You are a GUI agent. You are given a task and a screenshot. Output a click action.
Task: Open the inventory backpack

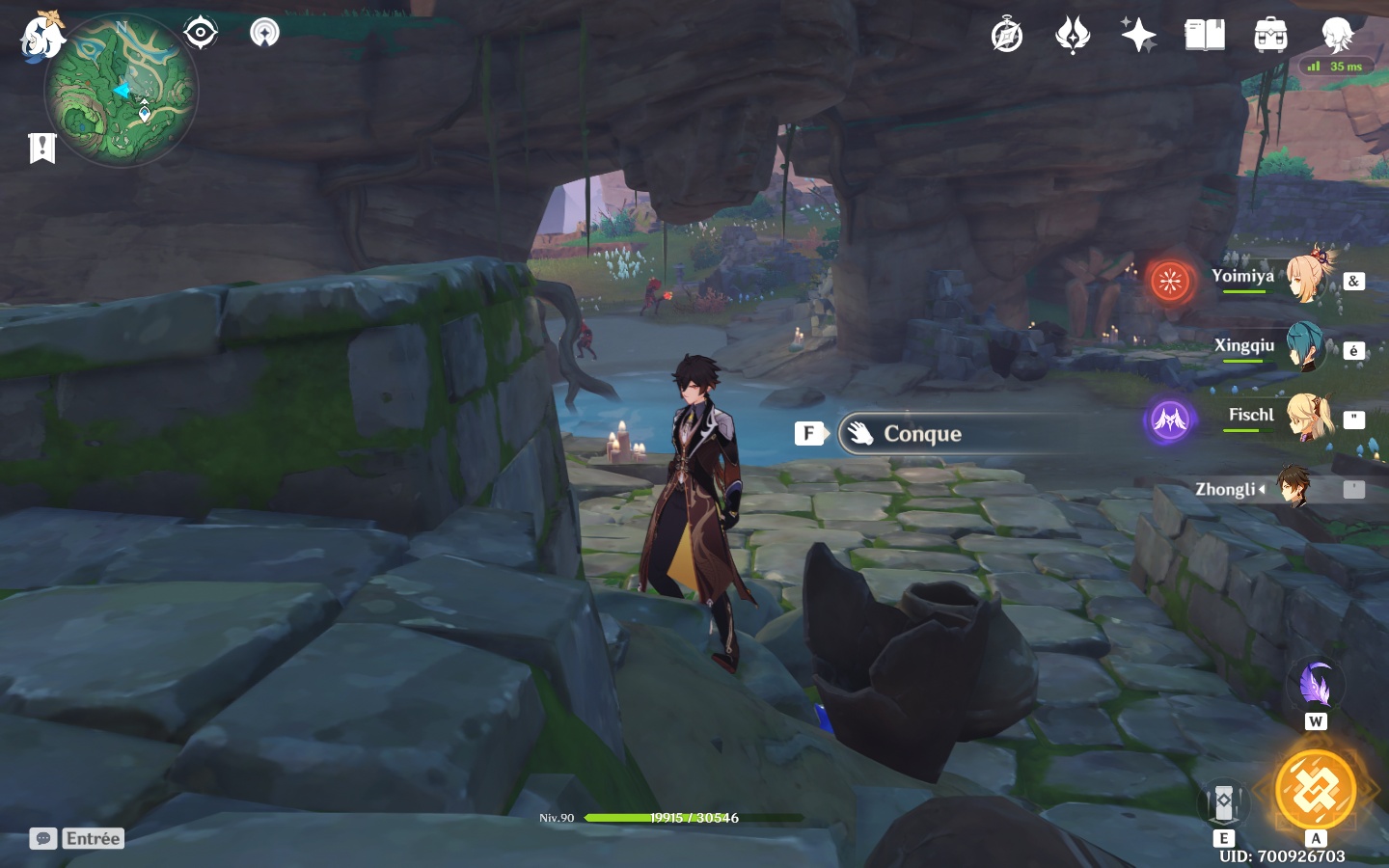(x=1270, y=36)
